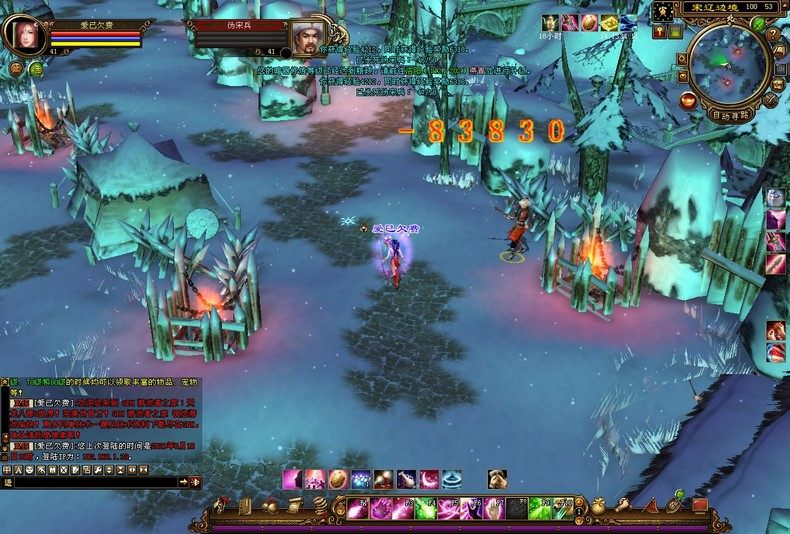Open the money pouch bag icon on the bottom bar
The height and width of the screenshot is (534, 790).
point(598,507)
